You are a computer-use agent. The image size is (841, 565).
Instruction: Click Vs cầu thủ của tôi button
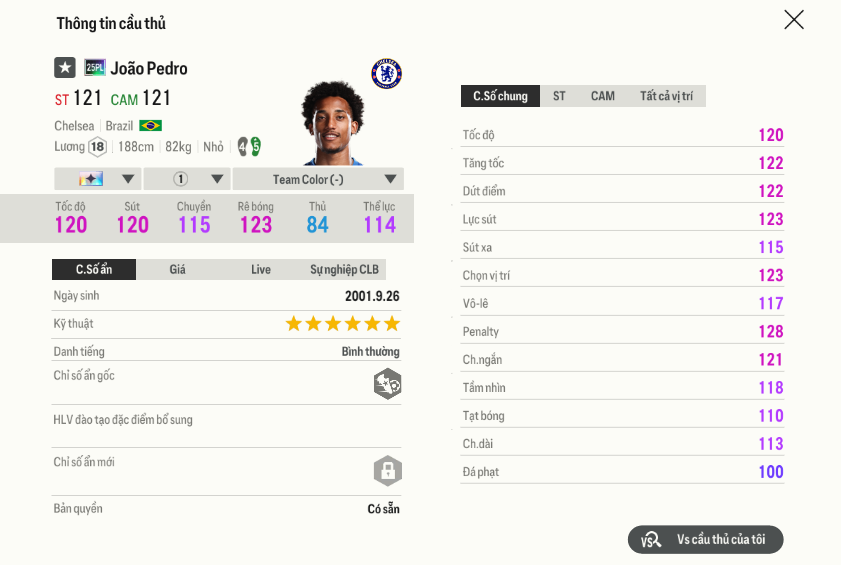pos(706,539)
